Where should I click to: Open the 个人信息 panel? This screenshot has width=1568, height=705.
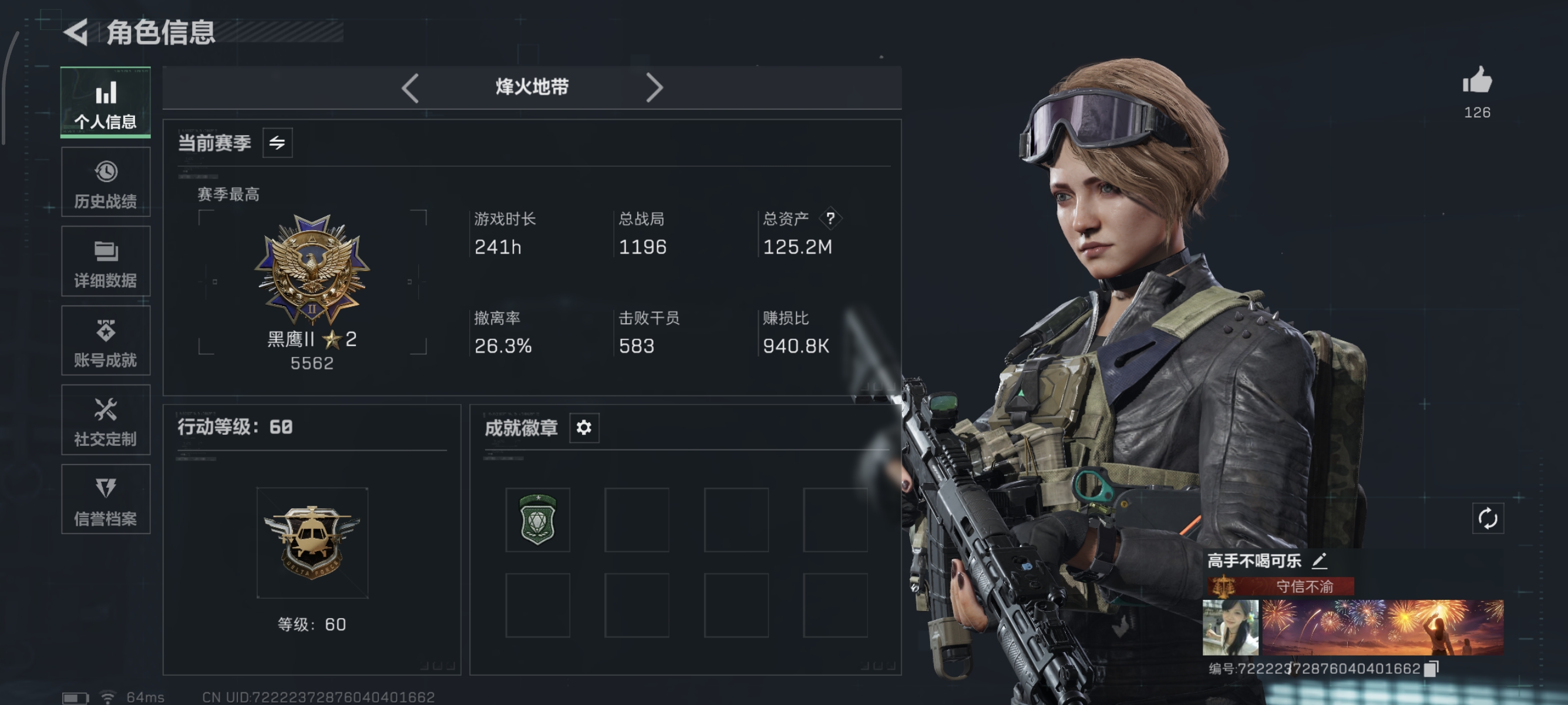click(x=105, y=103)
